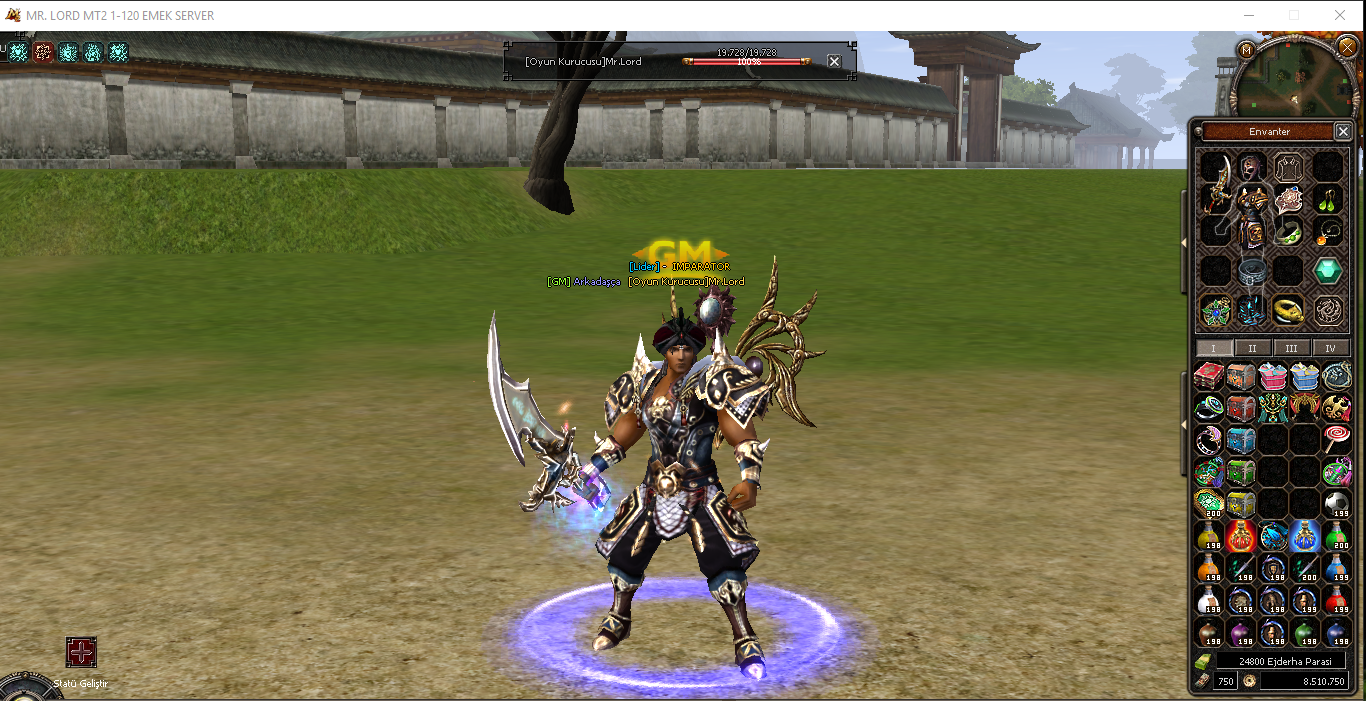Select the swirl lollipop in inventory

tap(1337, 438)
